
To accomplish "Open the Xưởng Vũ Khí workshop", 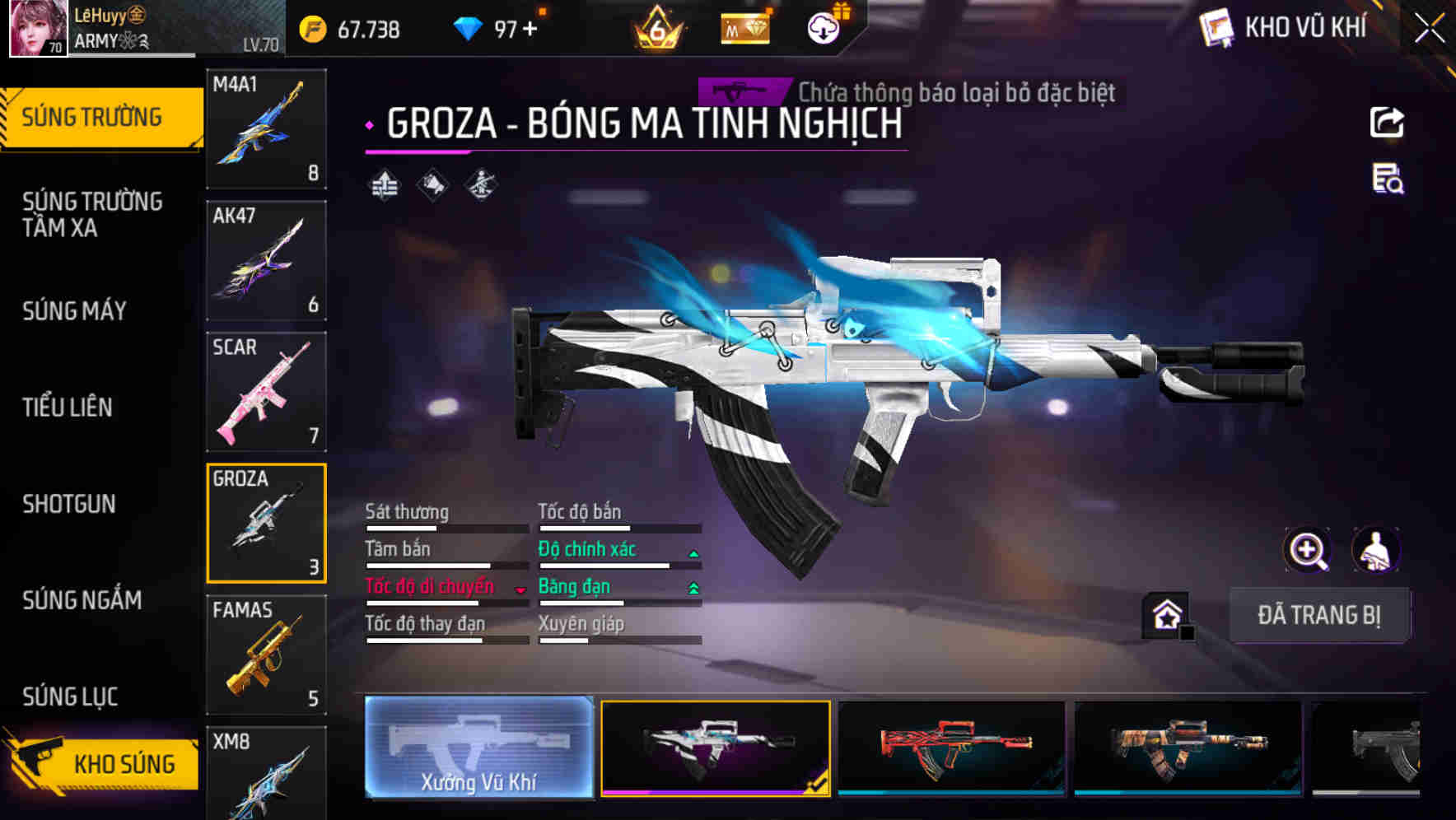I will click(x=478, y=748).
